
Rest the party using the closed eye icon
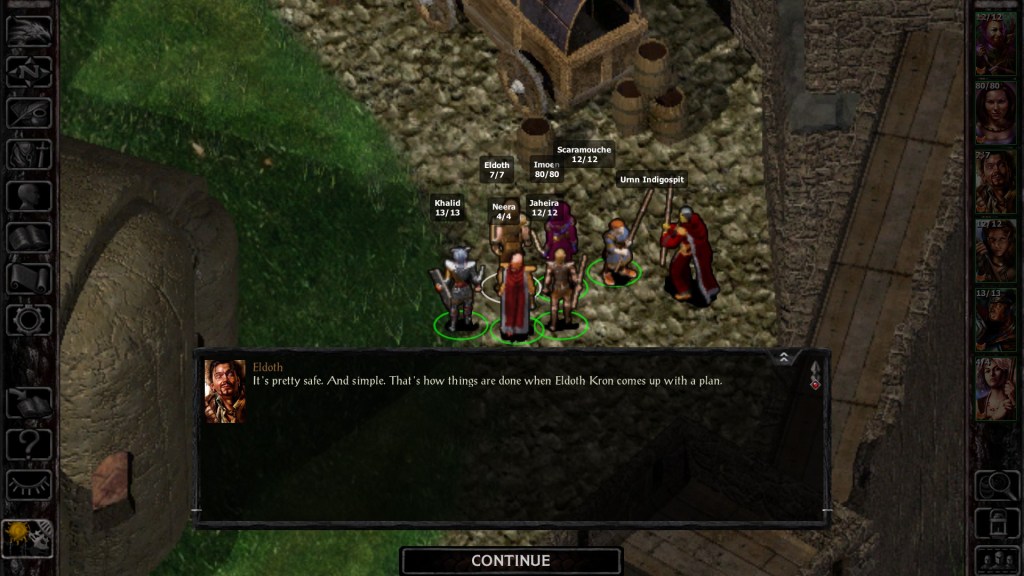pos(28,485)
